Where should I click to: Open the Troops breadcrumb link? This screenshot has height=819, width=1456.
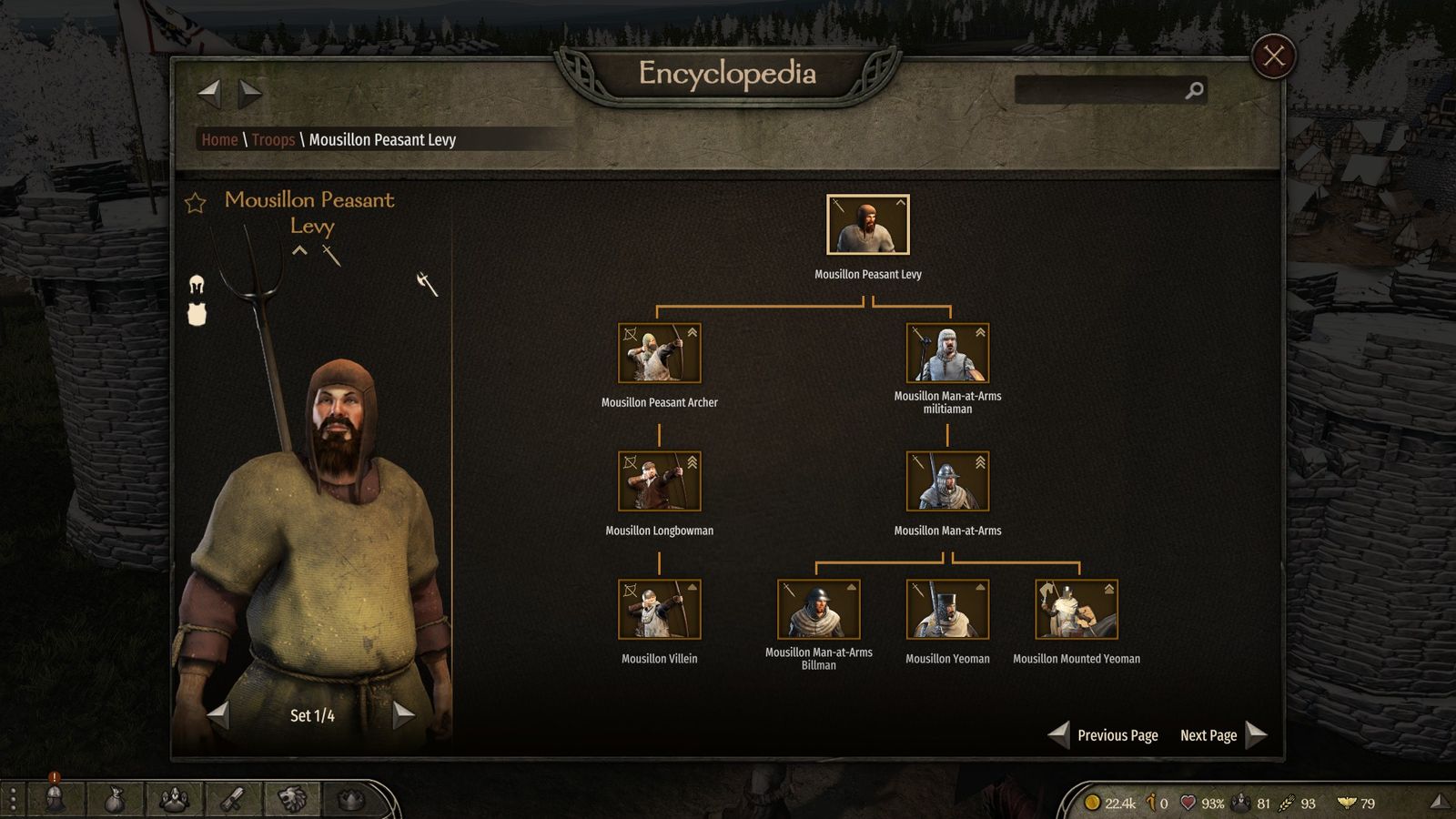click(x=273, y=139)
